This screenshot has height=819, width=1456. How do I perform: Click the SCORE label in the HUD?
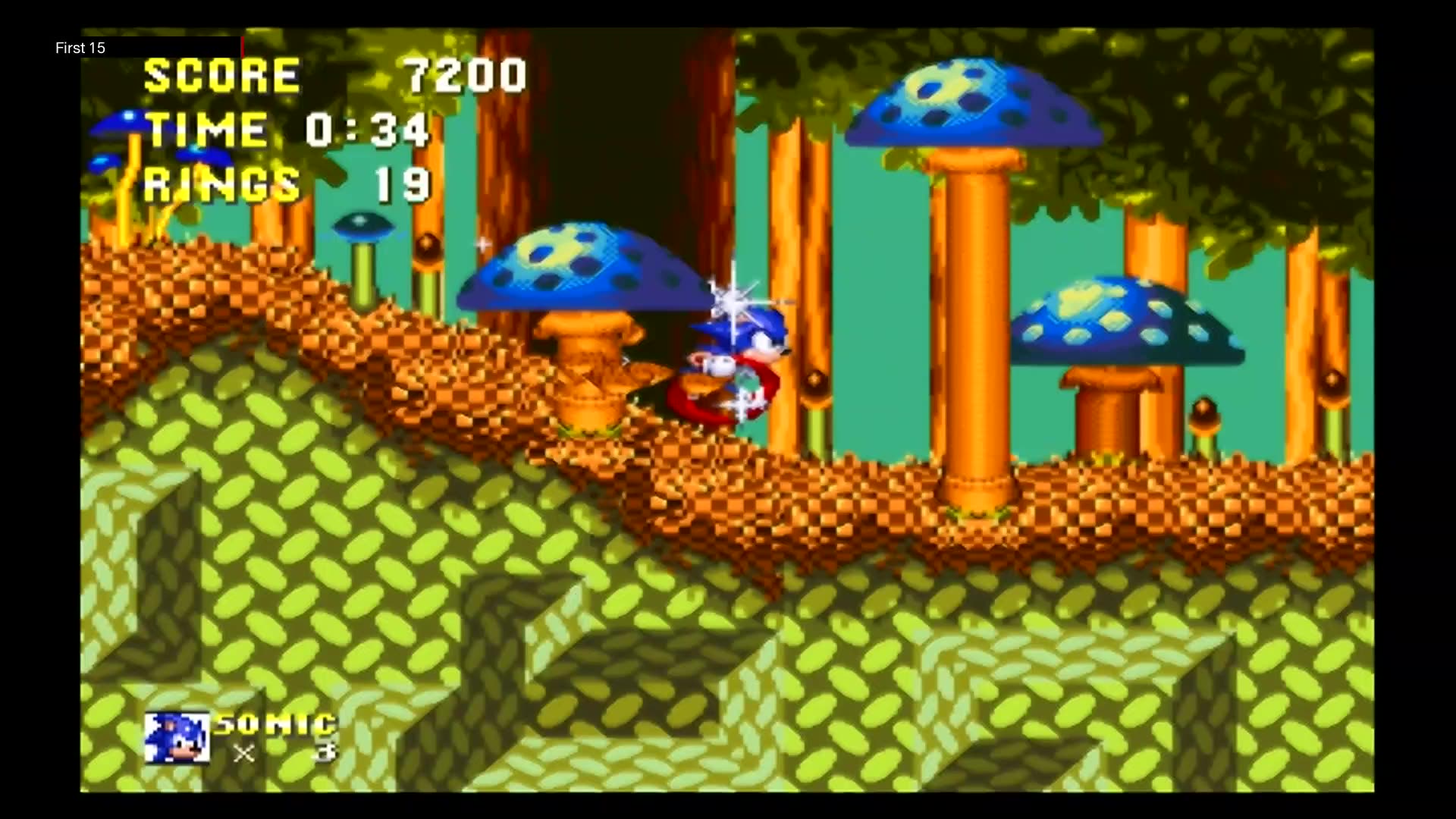coord(220,74)
